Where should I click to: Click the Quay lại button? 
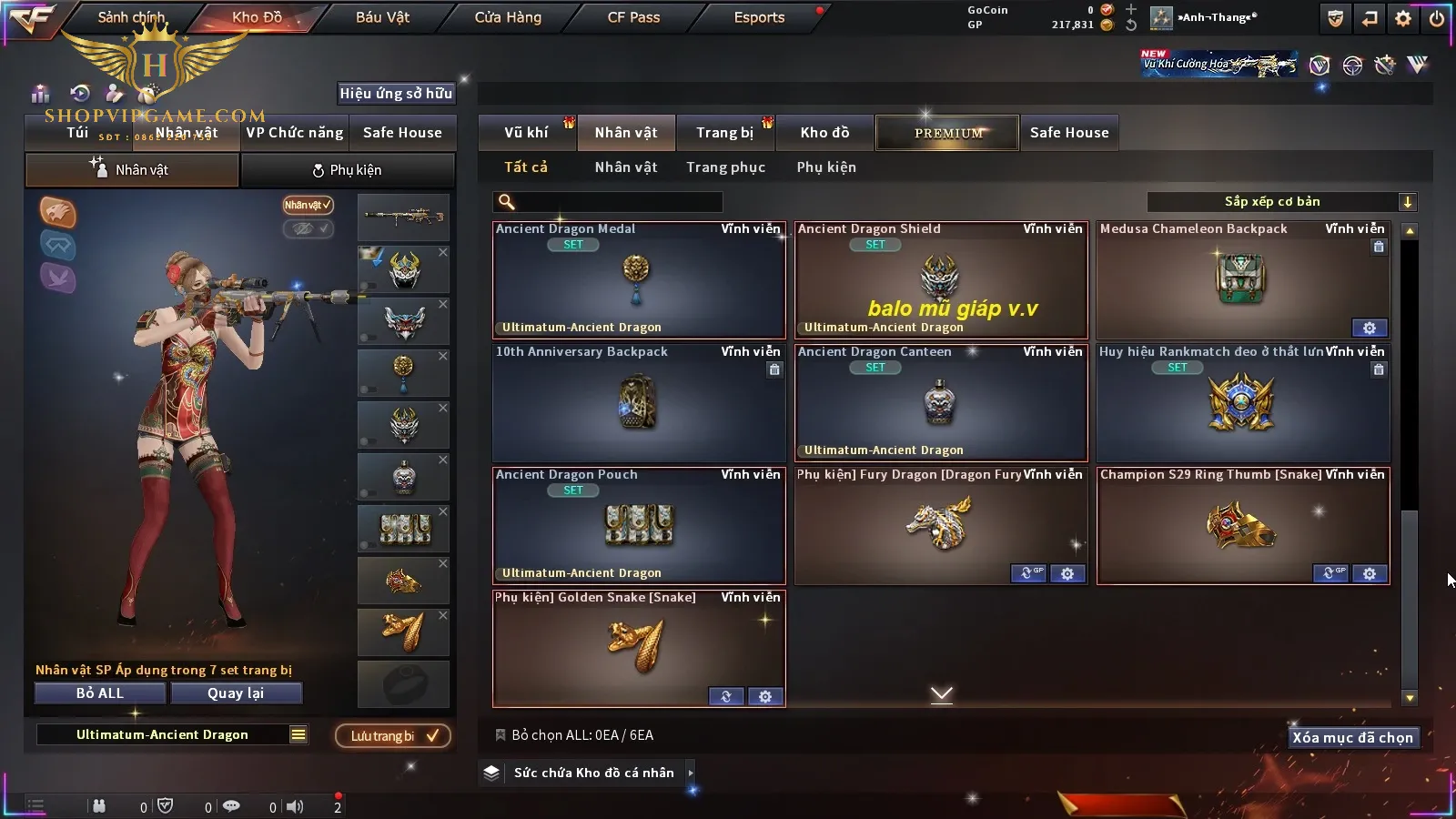click(236, 693)
